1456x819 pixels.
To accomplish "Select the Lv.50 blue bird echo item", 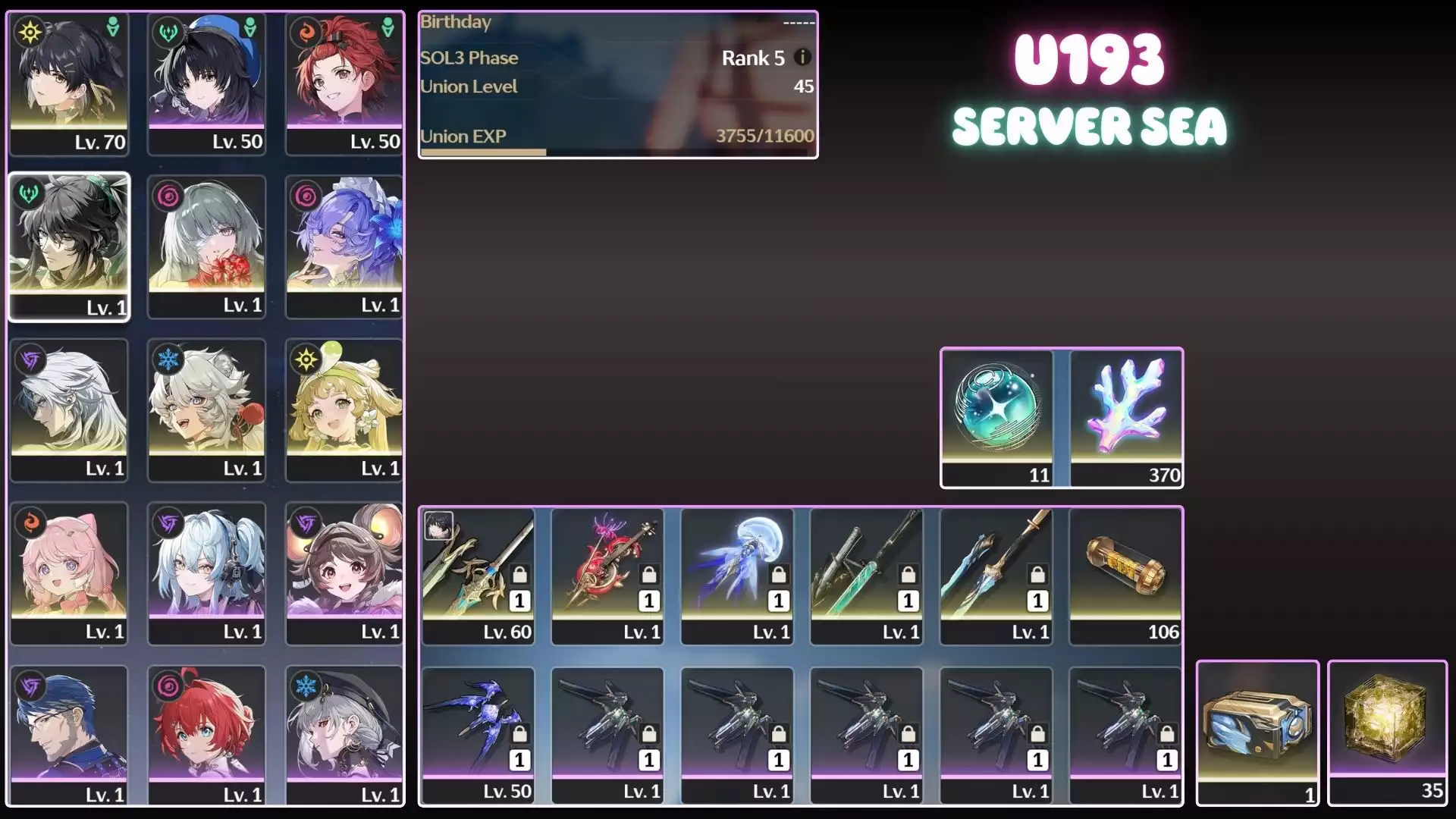I will pos(478,724).
